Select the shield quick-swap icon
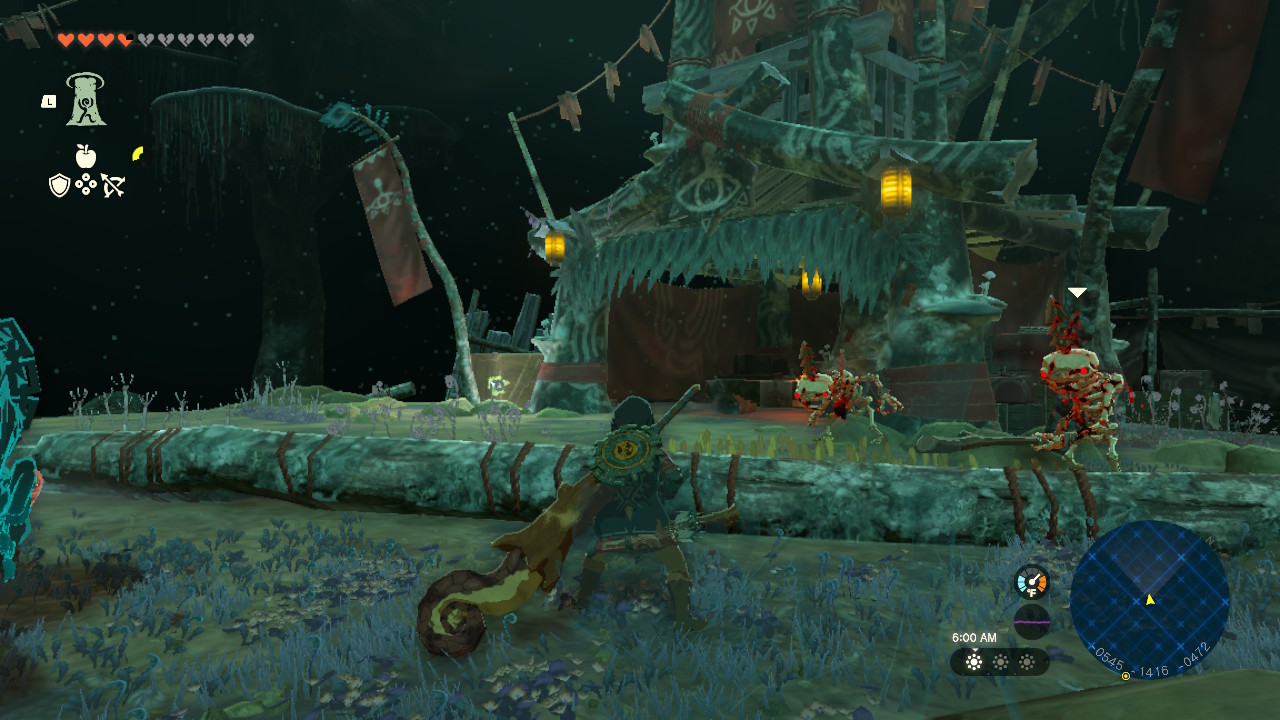Screen dimensions: 1280x720 click(x=59, y=185)
